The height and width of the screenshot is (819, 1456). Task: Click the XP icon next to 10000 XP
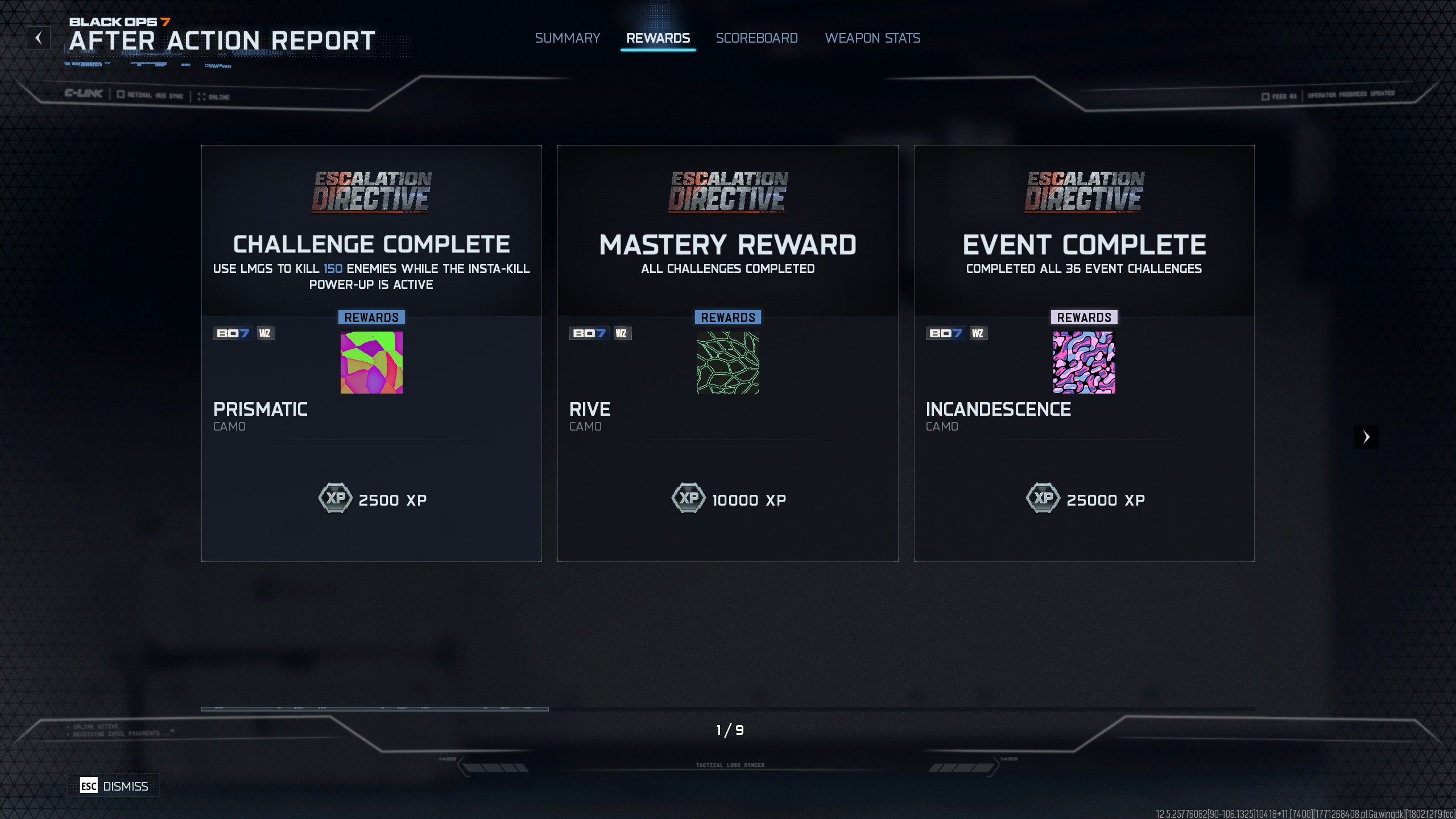(689, 499)
